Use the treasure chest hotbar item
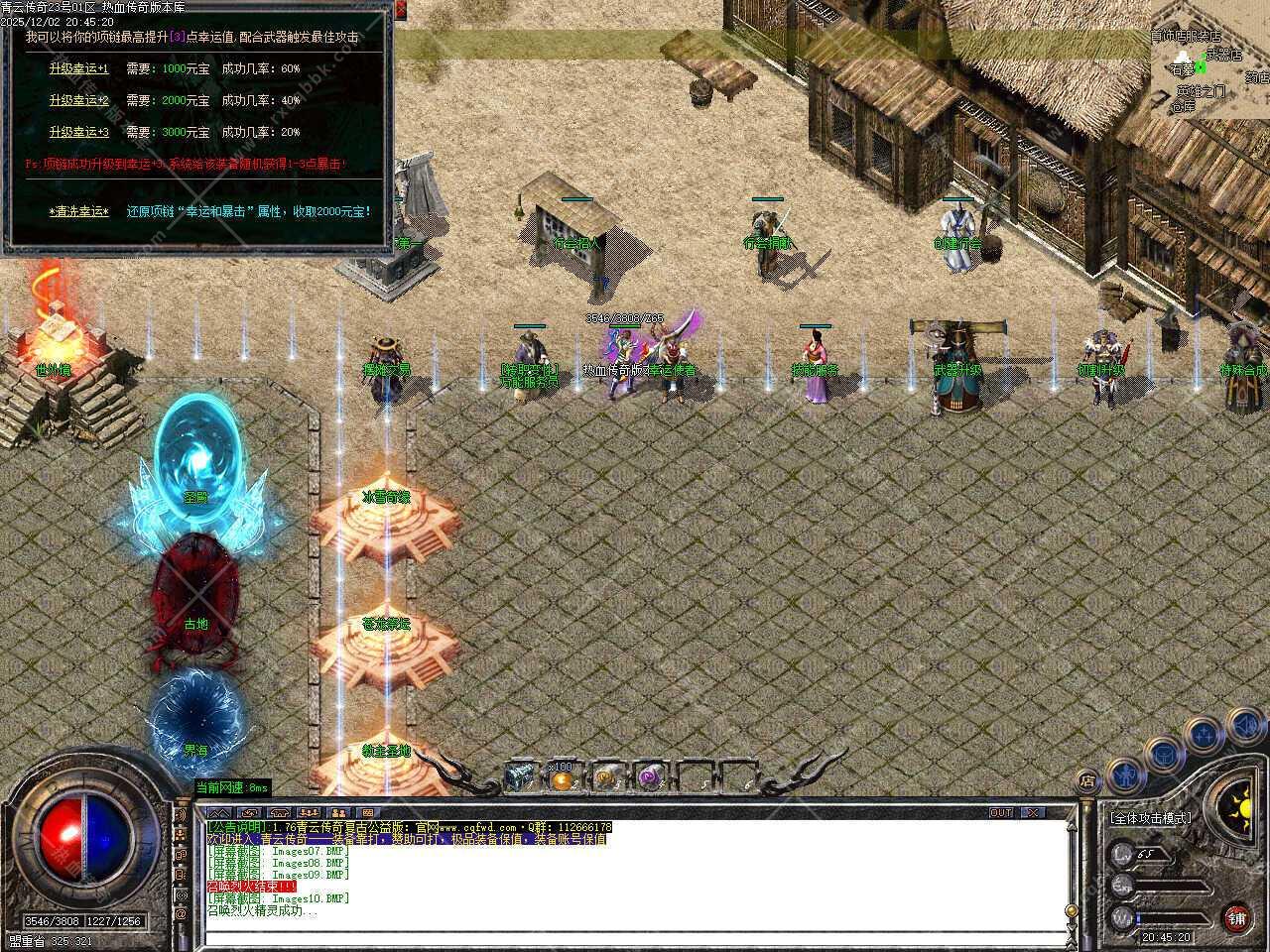The image size is (1270, 952). pos(520,777)
